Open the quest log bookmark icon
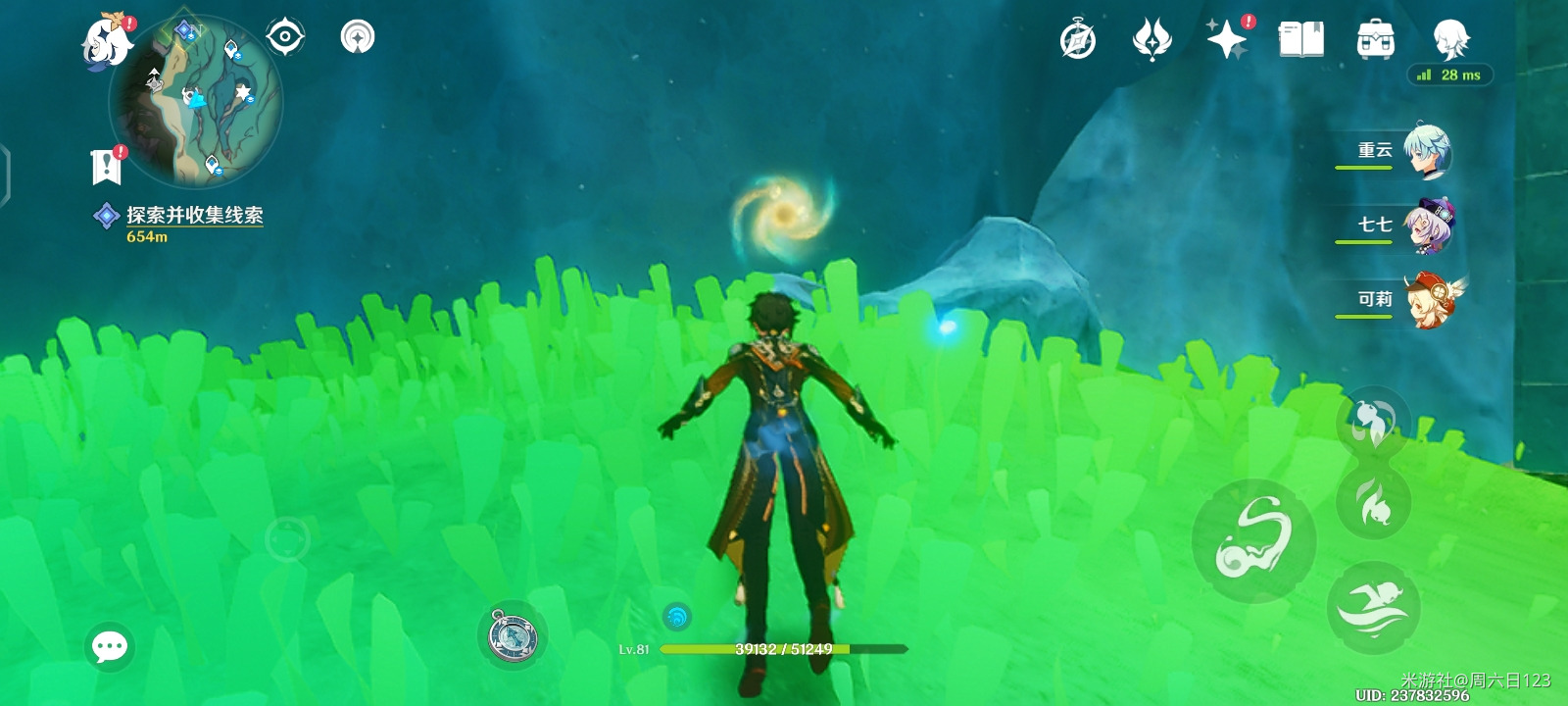The image size is (1568, 706). click(x=107, y=166)
